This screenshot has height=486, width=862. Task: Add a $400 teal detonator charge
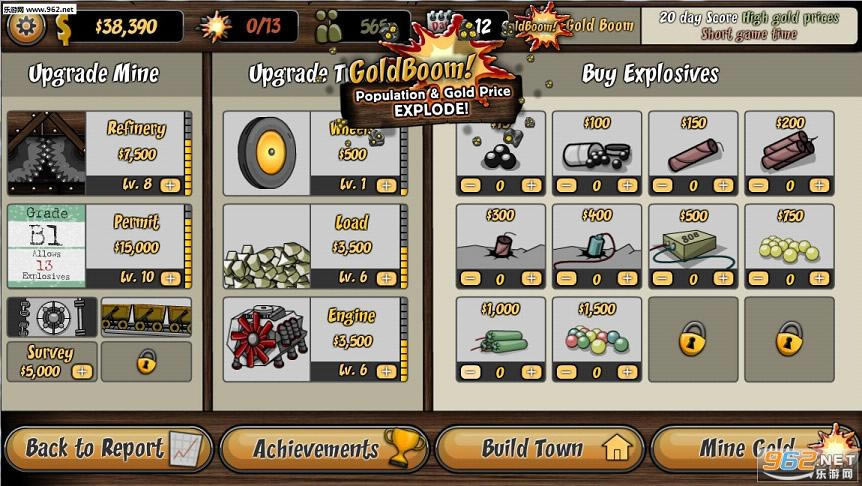coord(628,279)
